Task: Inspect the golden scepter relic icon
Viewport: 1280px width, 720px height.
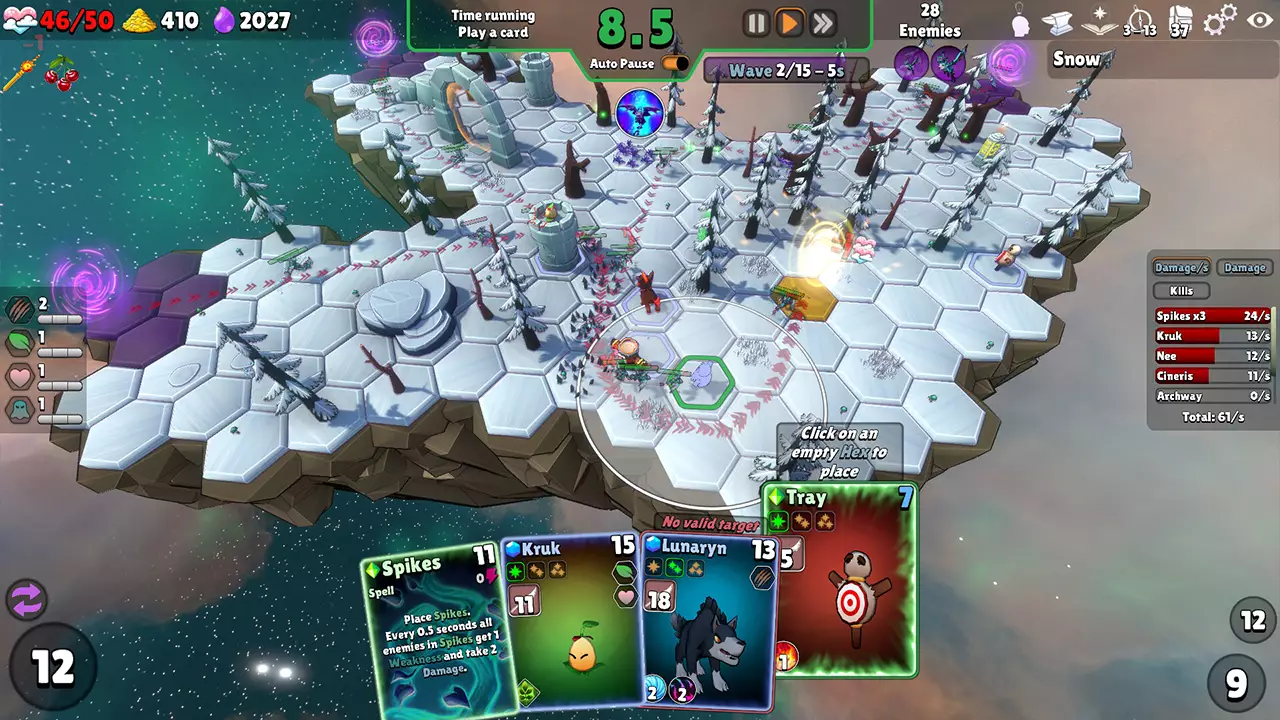Action: (x=20, y=74)
